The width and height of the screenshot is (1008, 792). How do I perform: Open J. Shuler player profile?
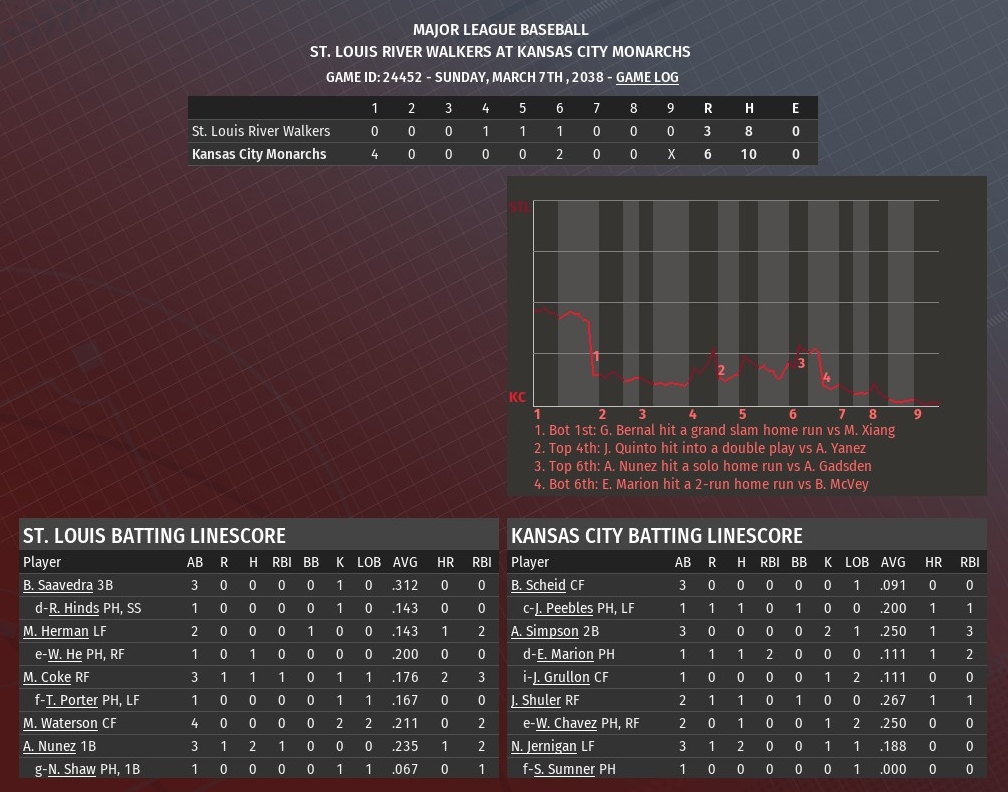point(536,700)
